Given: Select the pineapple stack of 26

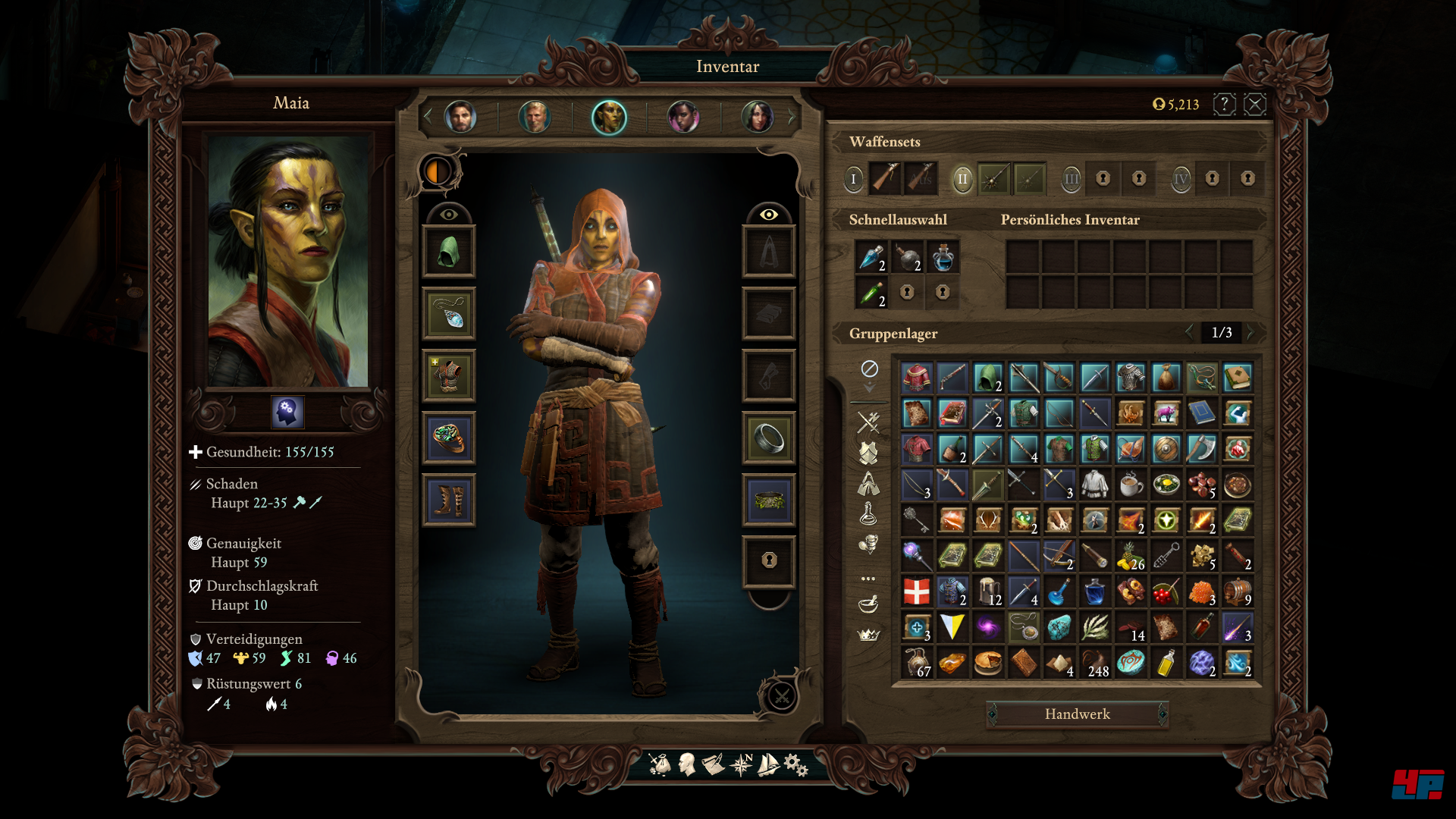Looking at the screenshot, I should coord(1131,557).
